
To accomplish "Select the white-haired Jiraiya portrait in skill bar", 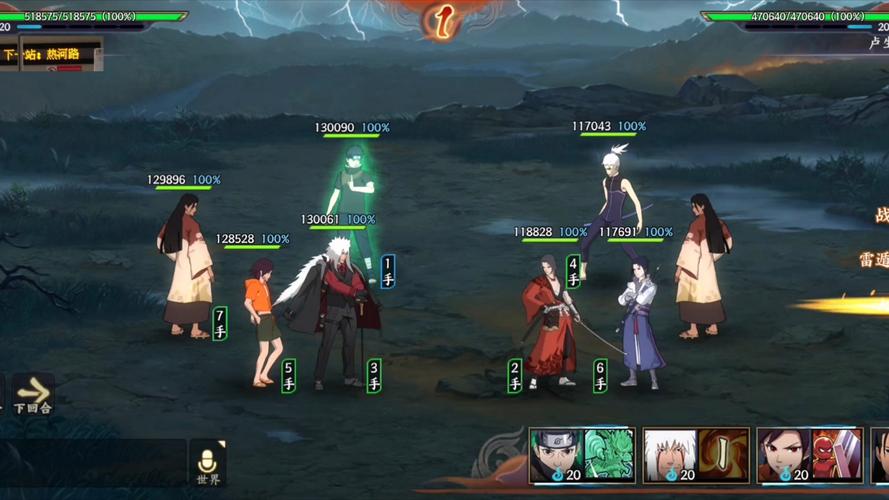I will coord(669,454).
